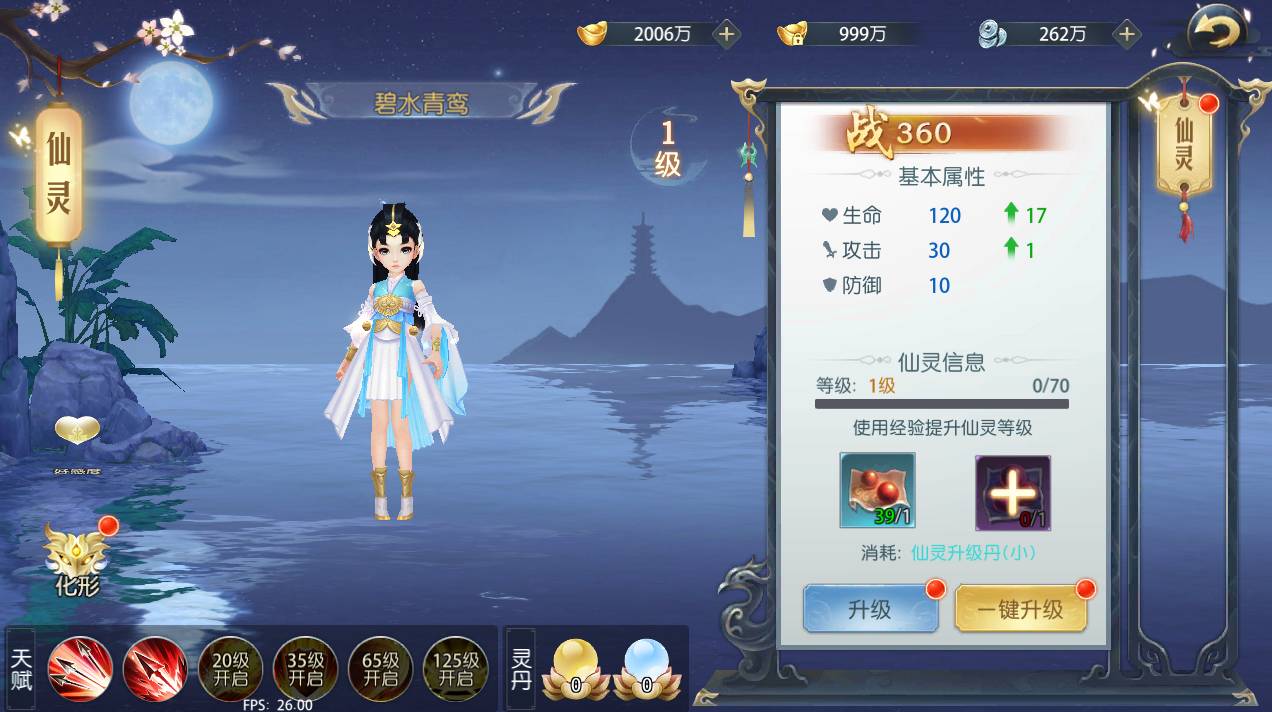Choose the plus-sign item slot
1272x712 pixels.
[1012, 491]
